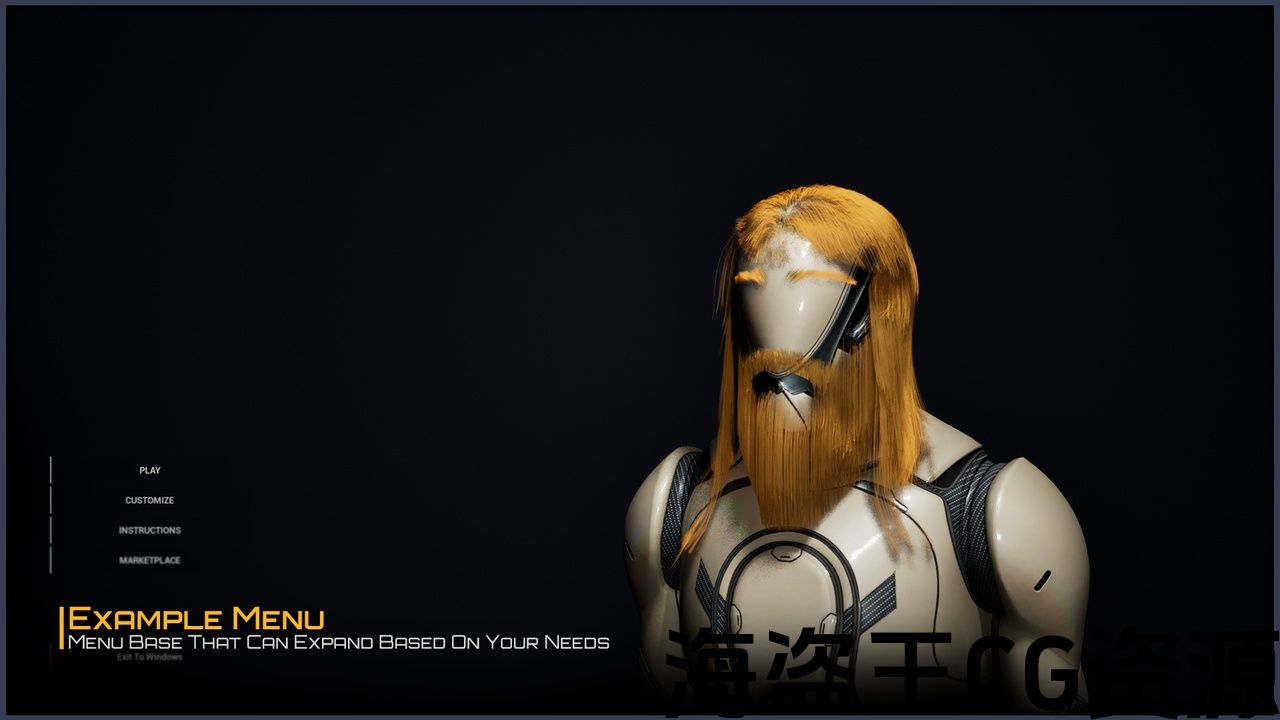Image resolution: width=1280 pixels, height=720 pixels.
Task: Show the Instructions screen
Action: pos(150,530)
